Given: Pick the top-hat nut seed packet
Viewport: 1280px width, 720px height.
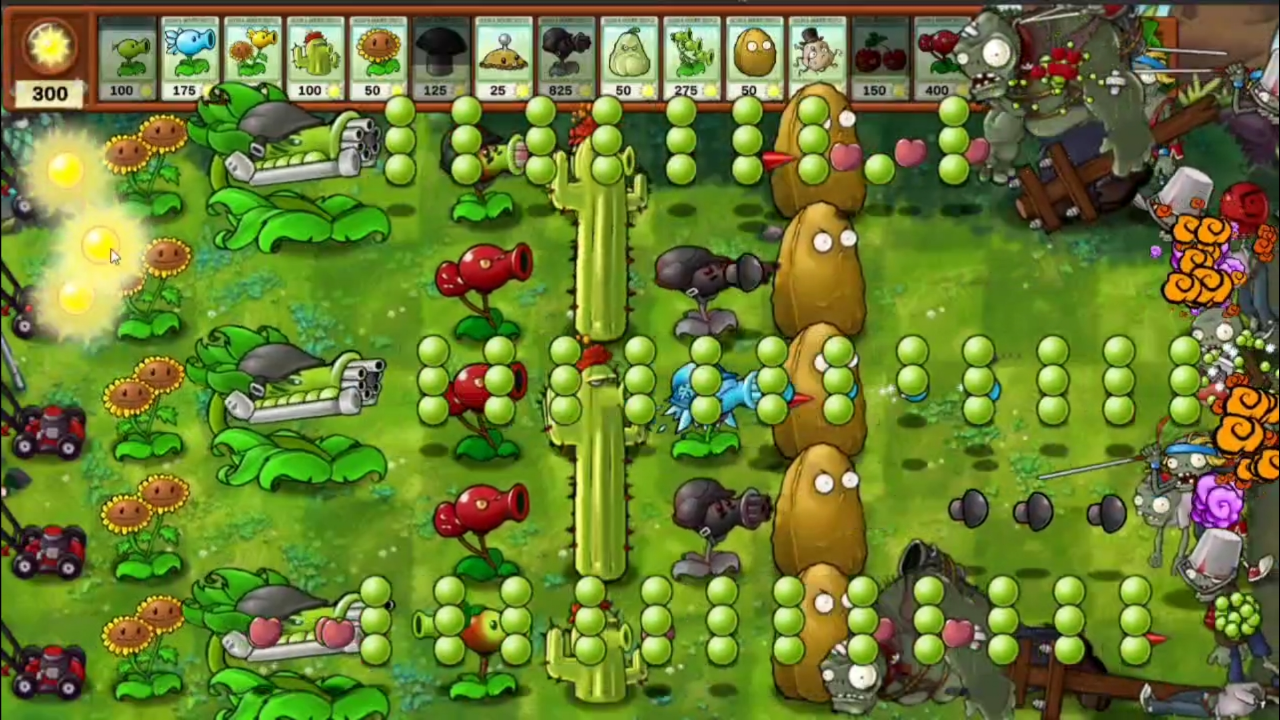Looking at the screenshot, I should click(x=812, y=55).
